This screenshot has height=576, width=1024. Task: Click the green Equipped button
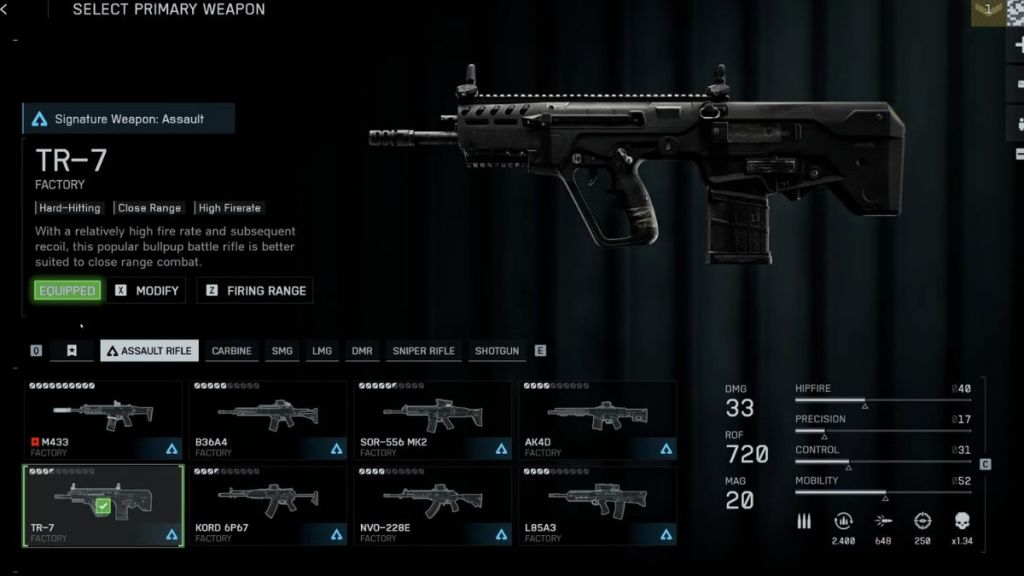point(67,291)
